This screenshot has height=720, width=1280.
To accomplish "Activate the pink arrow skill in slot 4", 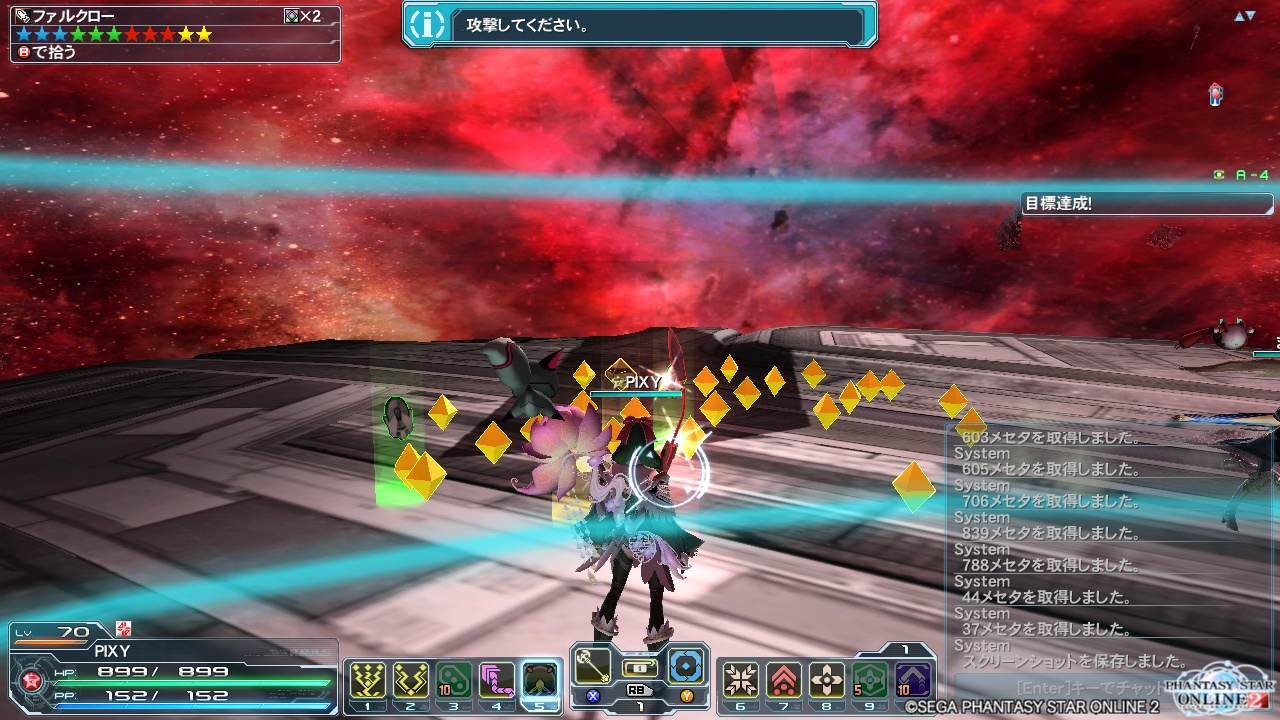I will pos(496,681).
